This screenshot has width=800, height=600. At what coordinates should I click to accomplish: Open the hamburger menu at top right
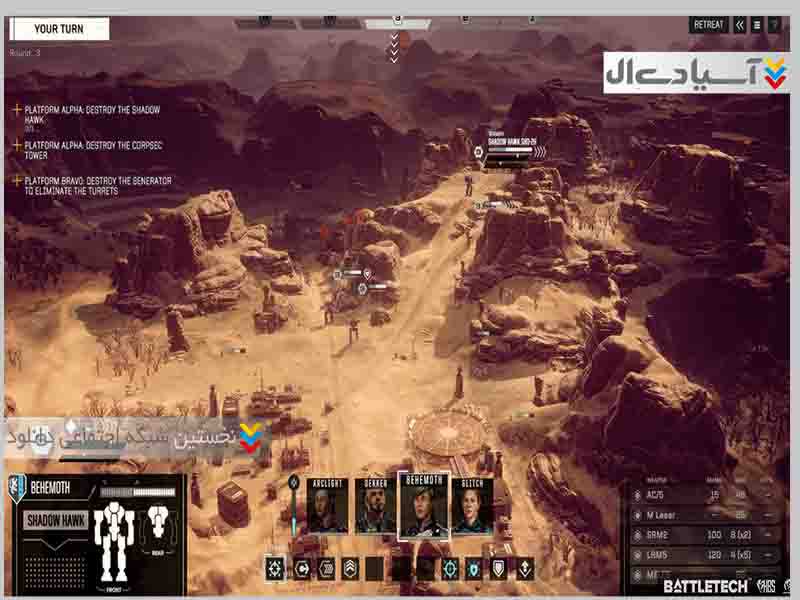click(757, 25)
